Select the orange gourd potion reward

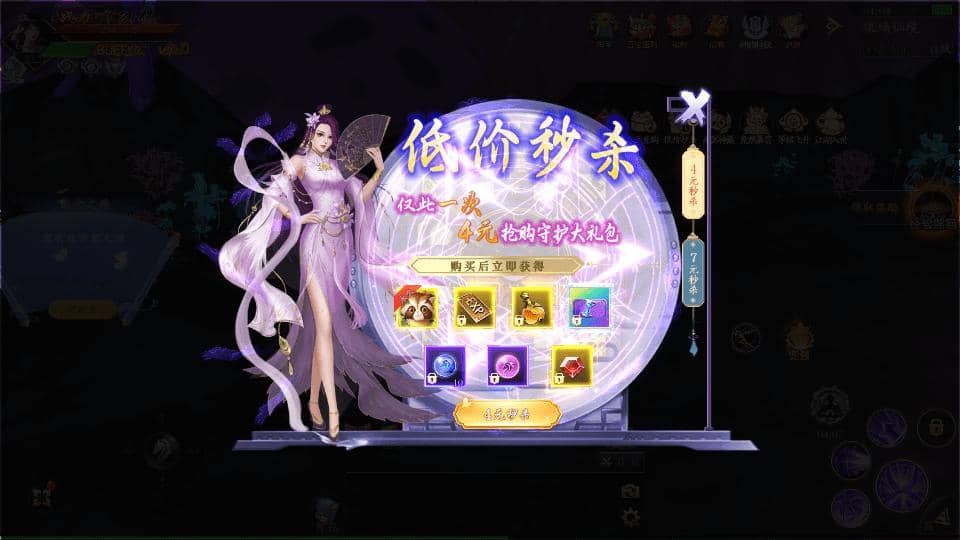[x=532, y=307]
